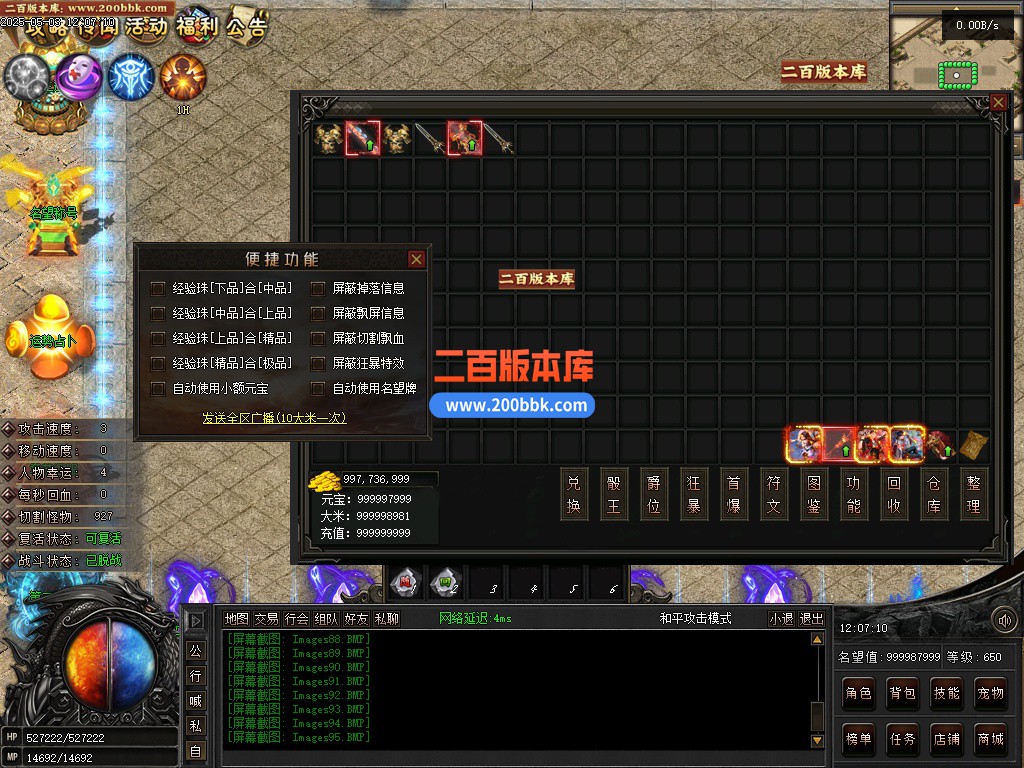Switch to the 行会 guild chat tab

tap(297, 619)
